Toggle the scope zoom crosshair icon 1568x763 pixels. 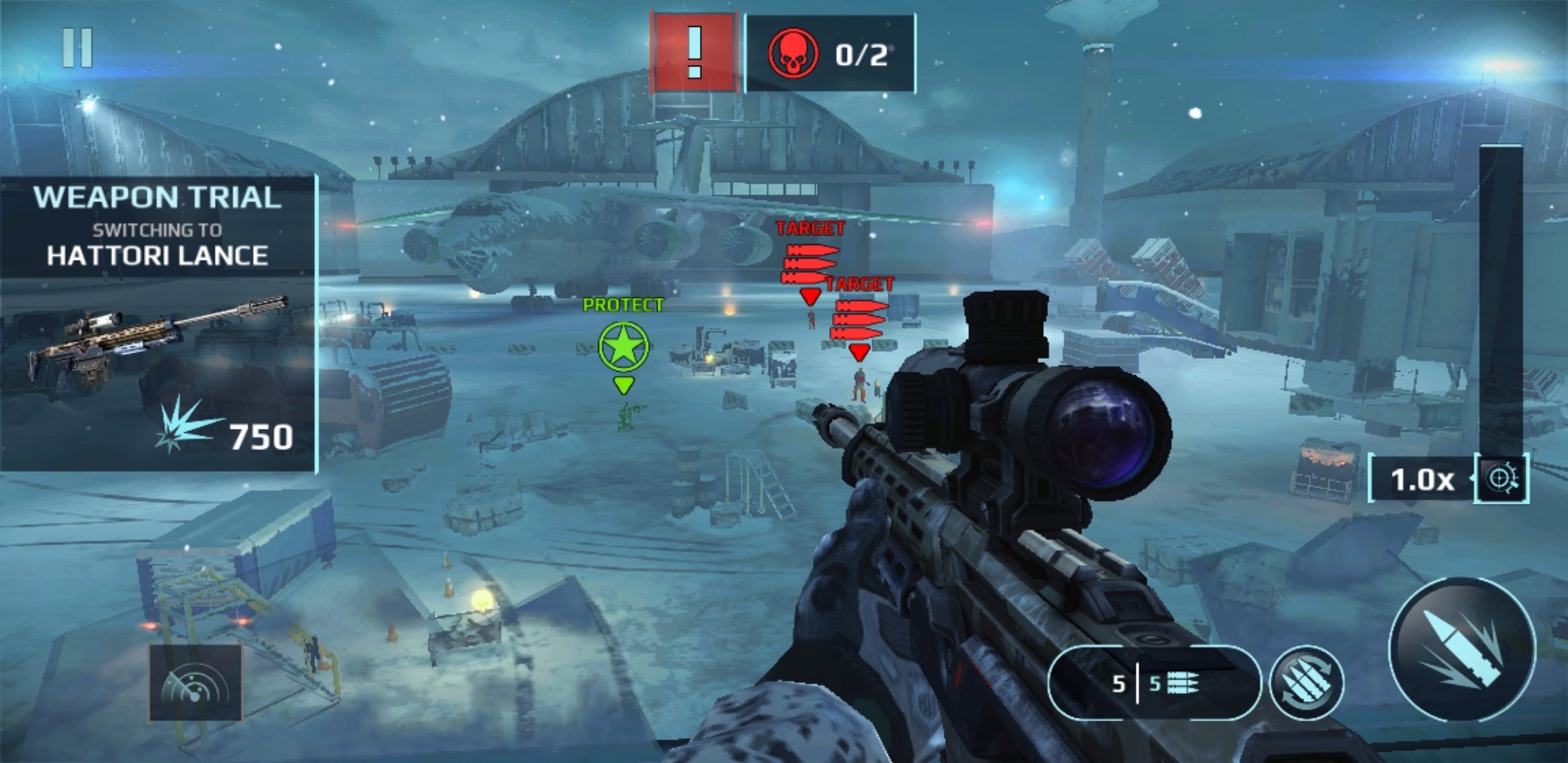(x=1503, y=479)
